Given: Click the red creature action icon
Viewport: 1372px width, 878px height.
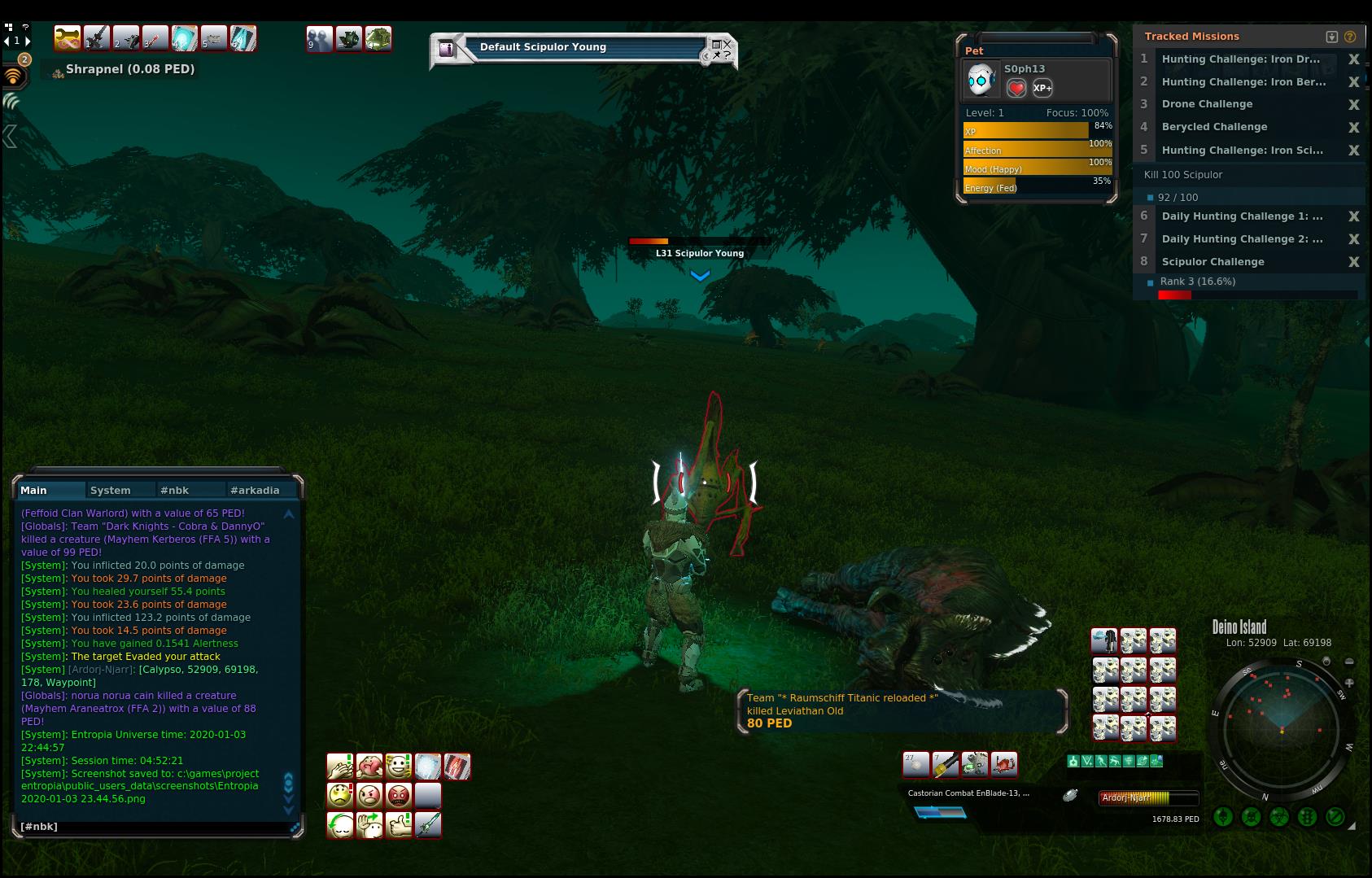Looking at the screenshot, I should click(x=1003, y=764).
